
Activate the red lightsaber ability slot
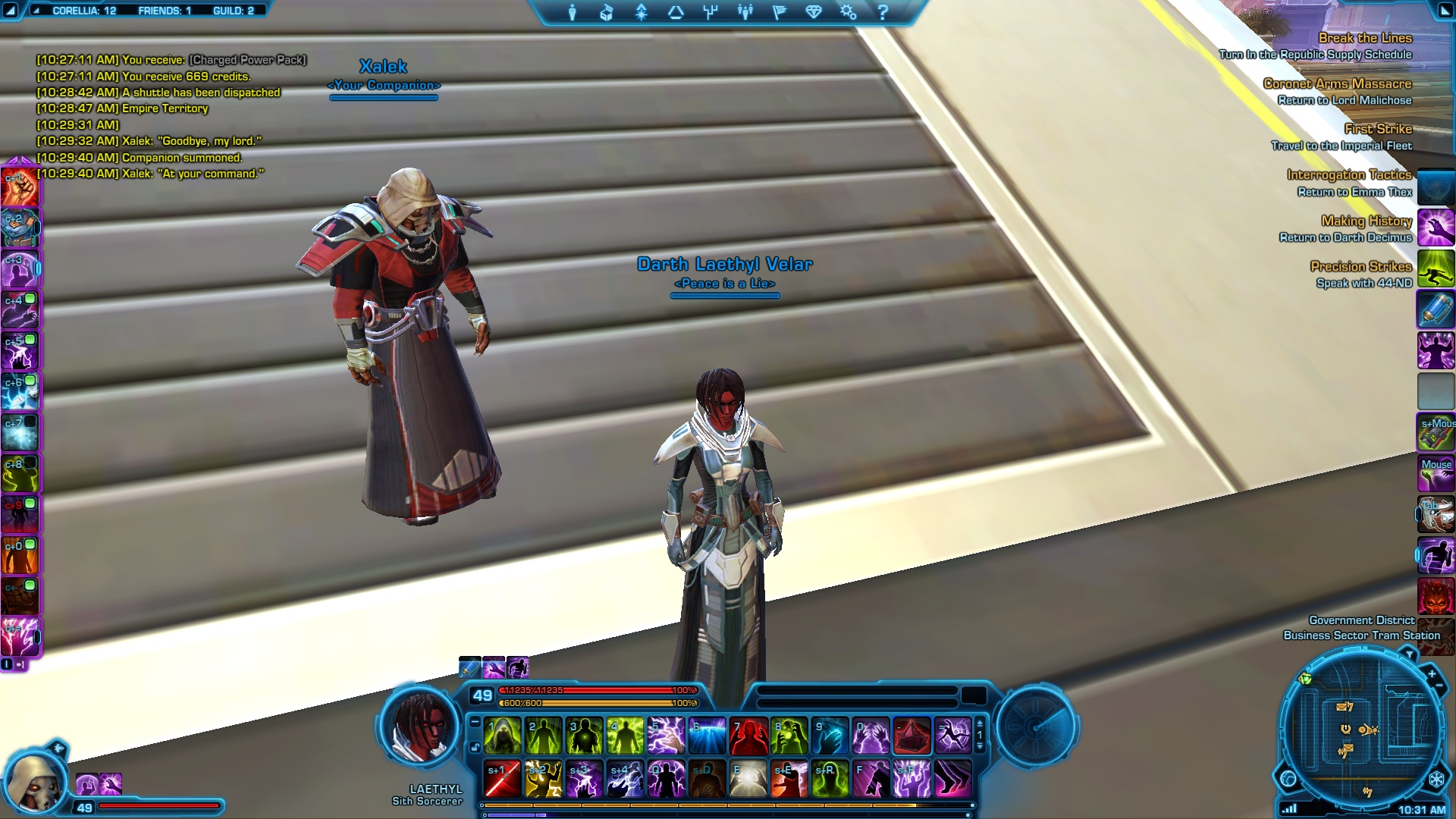(x=503, y=780)
